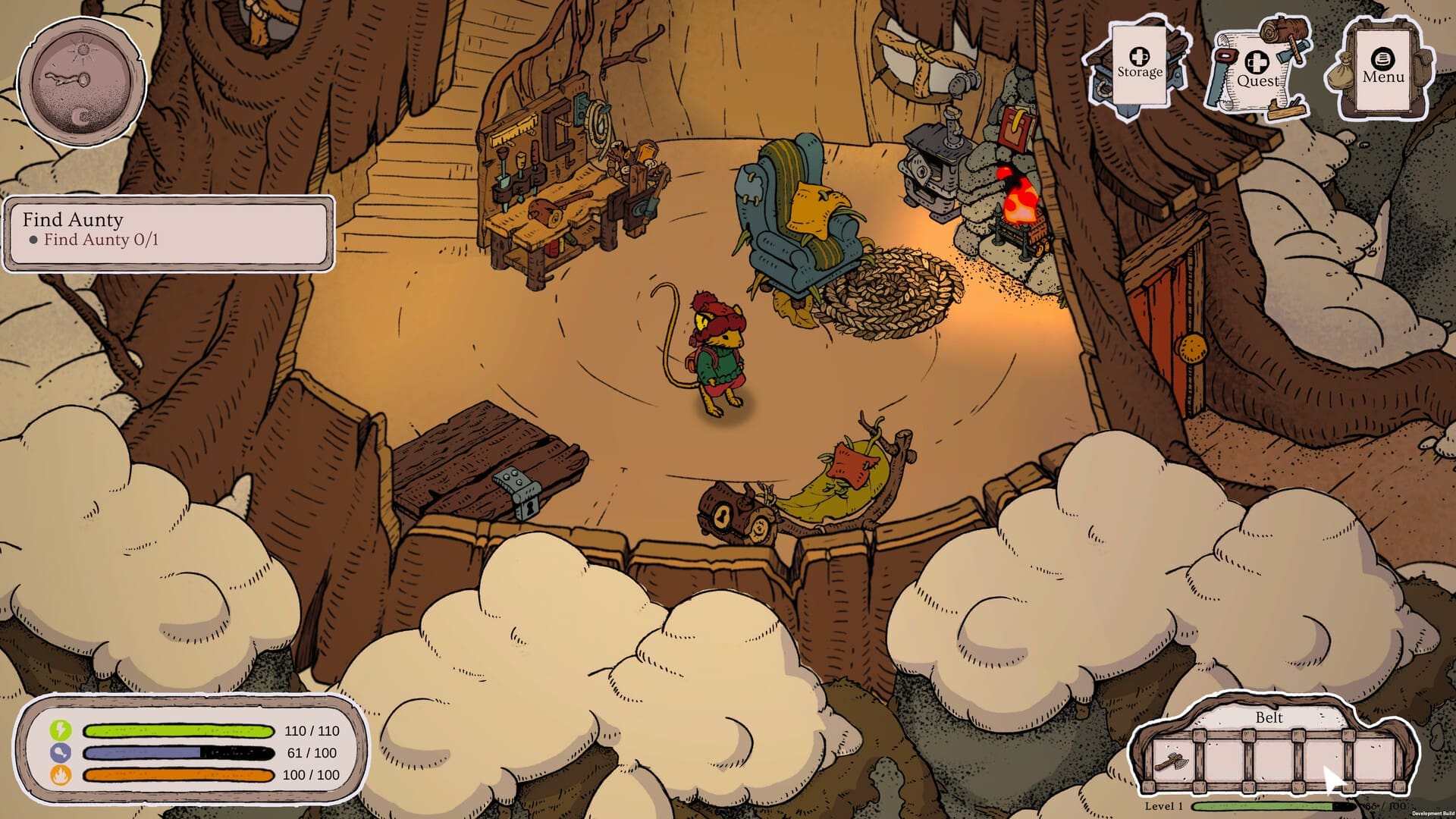This screenshot has width=1456, height=819.
Task: Click the blue water droplet stat icon
Action: click(59, 754)
